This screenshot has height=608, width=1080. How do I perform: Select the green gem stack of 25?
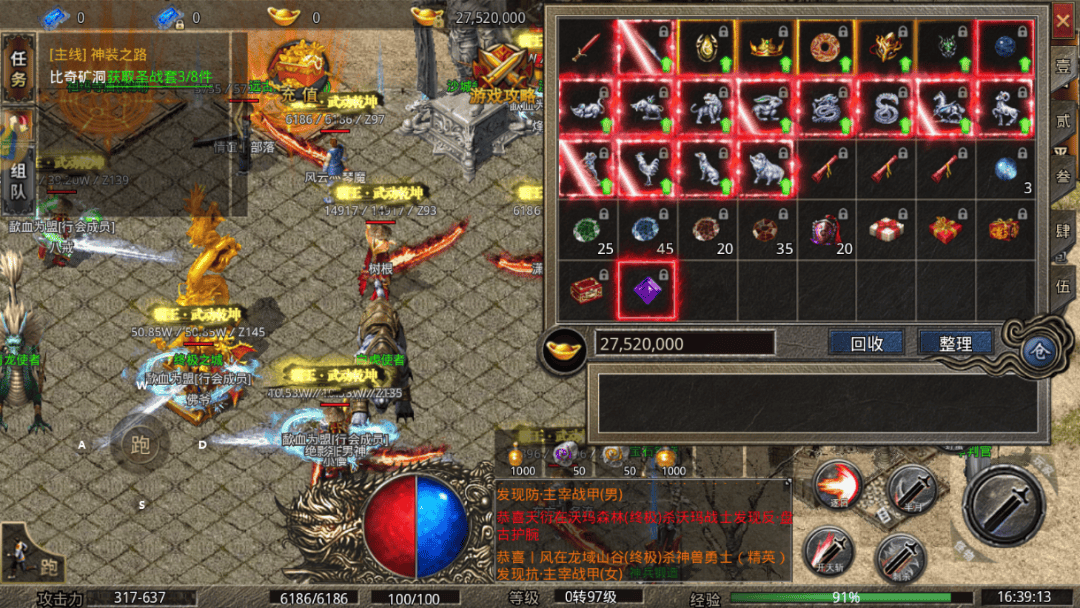587,230
